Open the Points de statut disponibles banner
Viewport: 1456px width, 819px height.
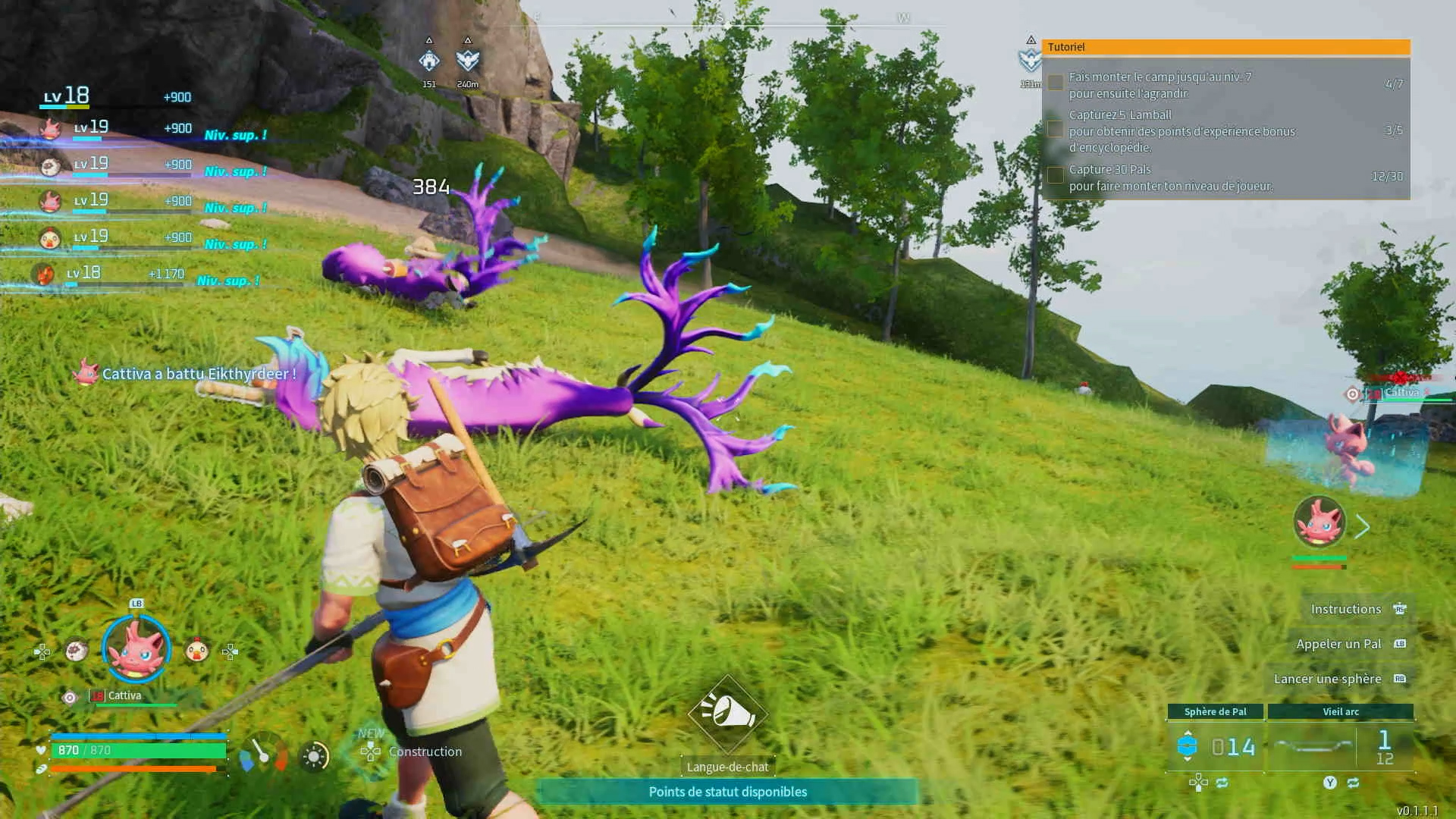(x=727, y=792)
